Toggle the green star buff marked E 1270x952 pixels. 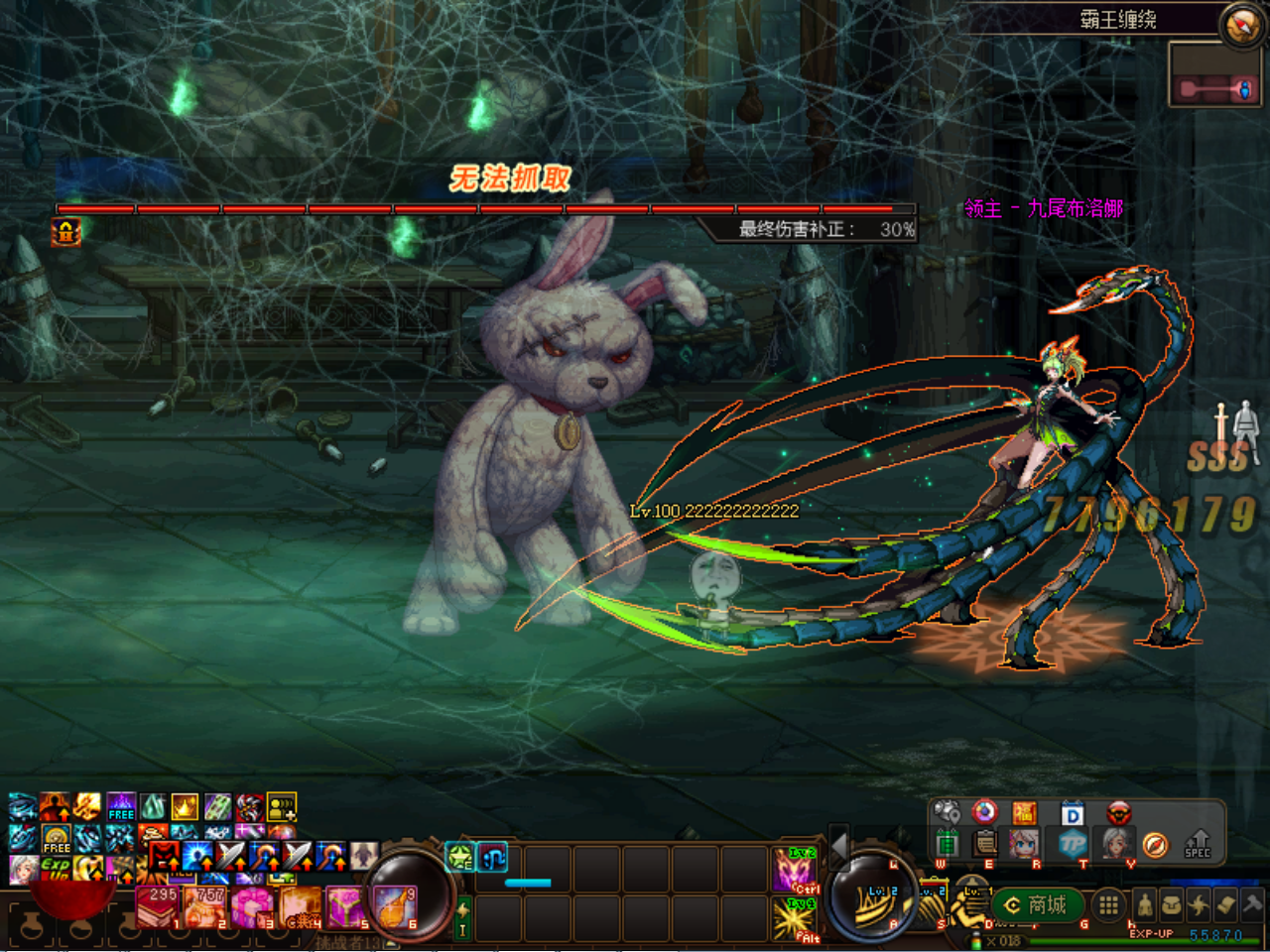pyautogui.click(x=457, y=858)
